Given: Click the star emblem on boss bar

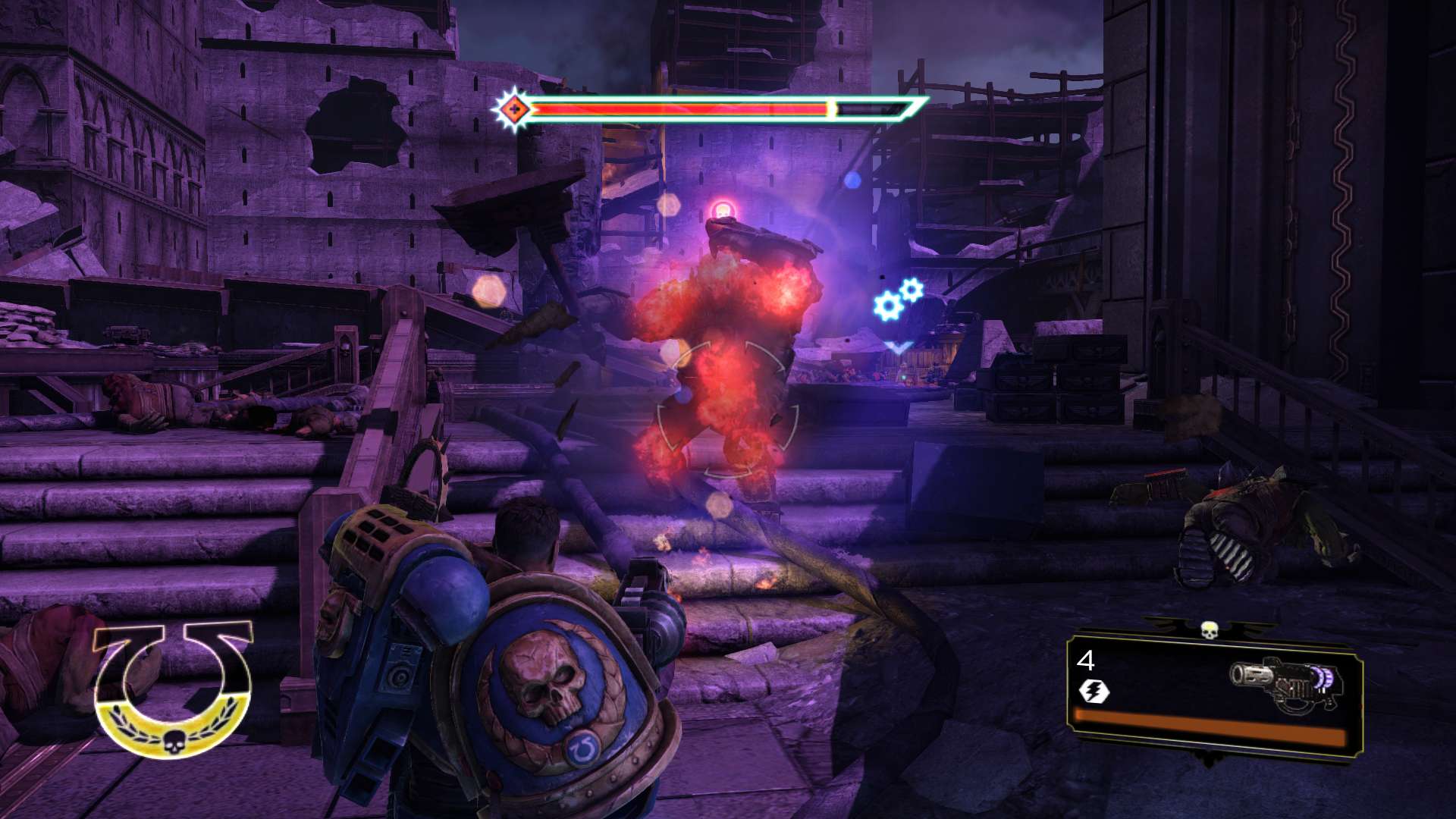Looking at the screenshot, I should click(513, 111).
